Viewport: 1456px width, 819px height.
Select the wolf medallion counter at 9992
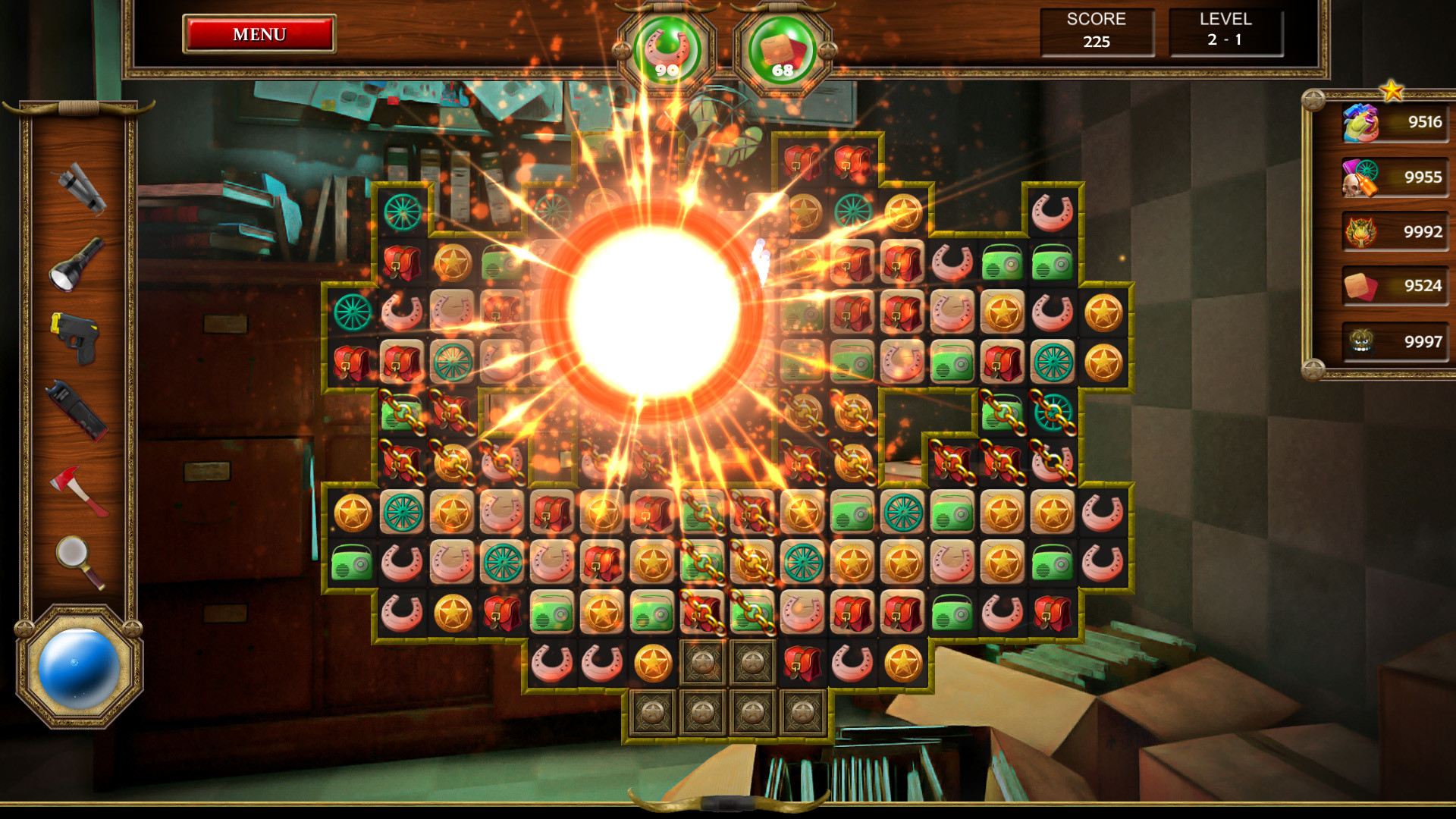[x=1394, y=232]
